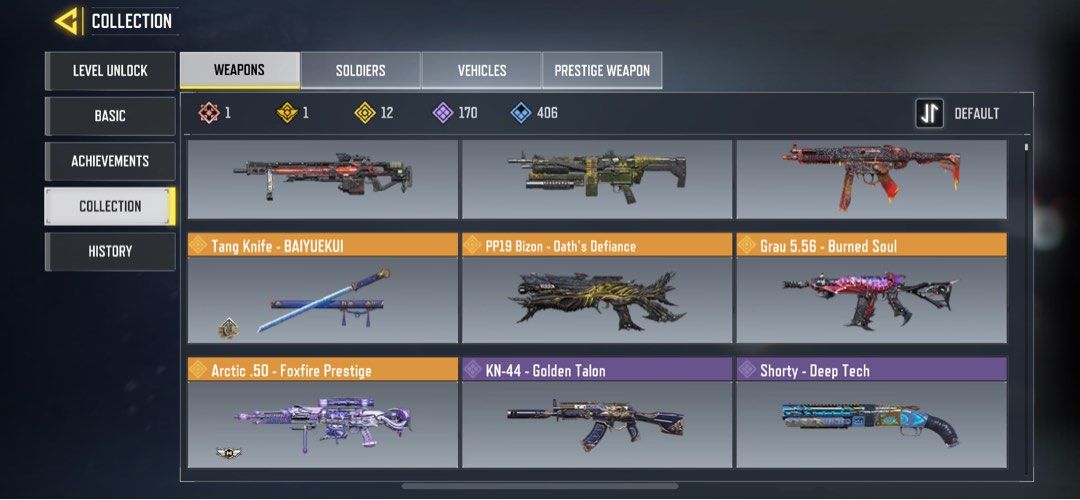Screen dimensions: 1080x500
Task: Switch to the Vehicles tab
Action: pyautogui.click(x=482, y=71)
